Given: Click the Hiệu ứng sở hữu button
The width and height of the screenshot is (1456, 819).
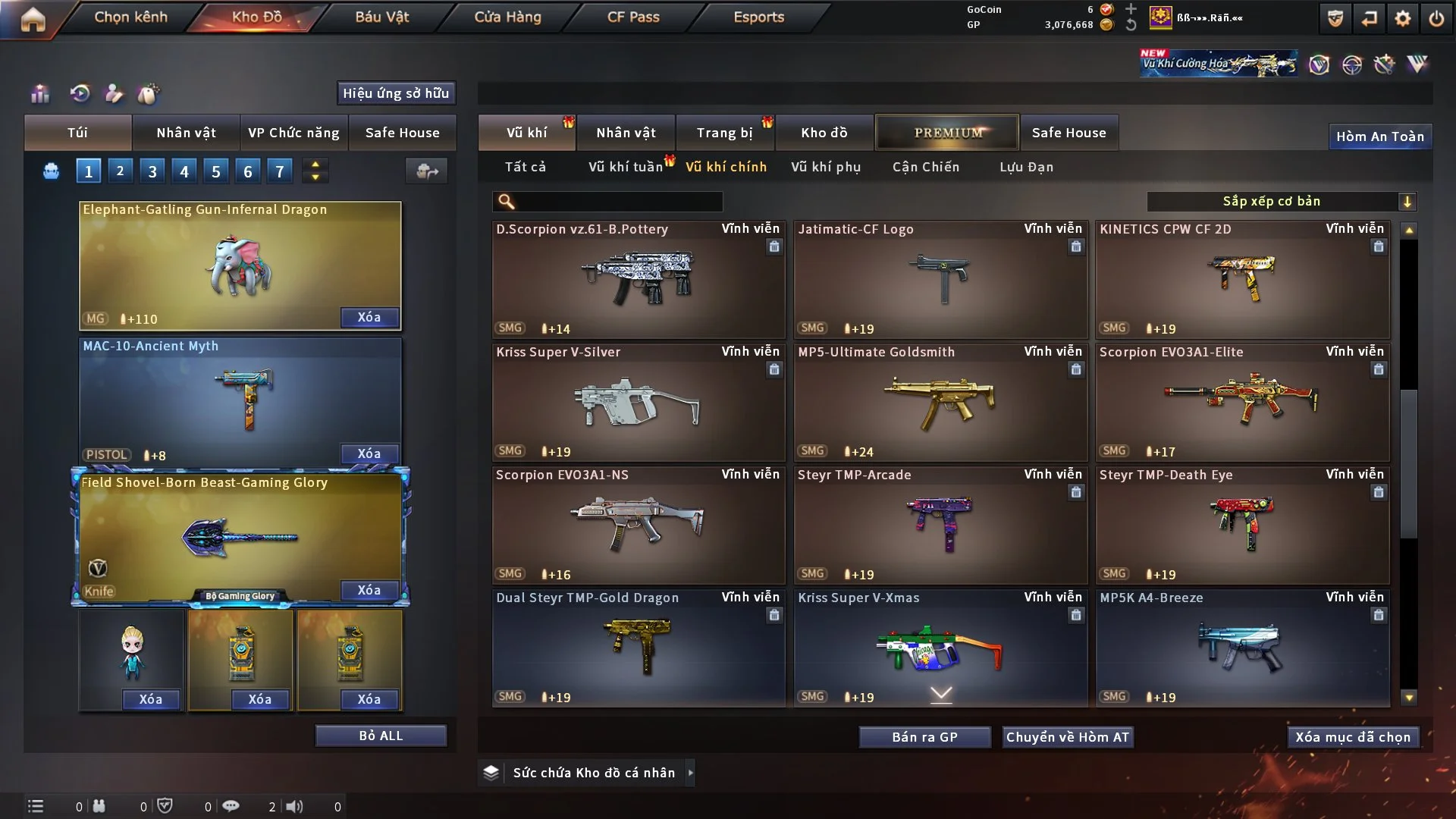Looking at the screenshot, I should pos(396,93).
